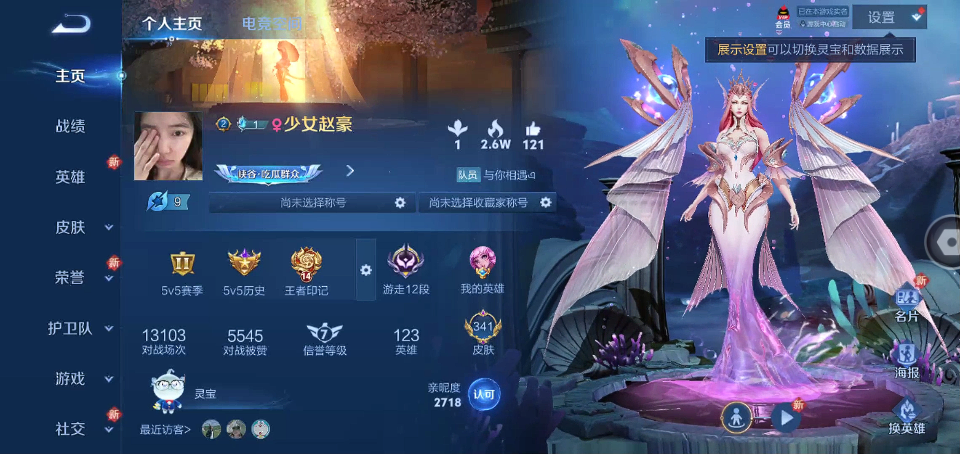Open the 海报 poster option
This screenshot has width=960, height=454.
tap(906, 359)
